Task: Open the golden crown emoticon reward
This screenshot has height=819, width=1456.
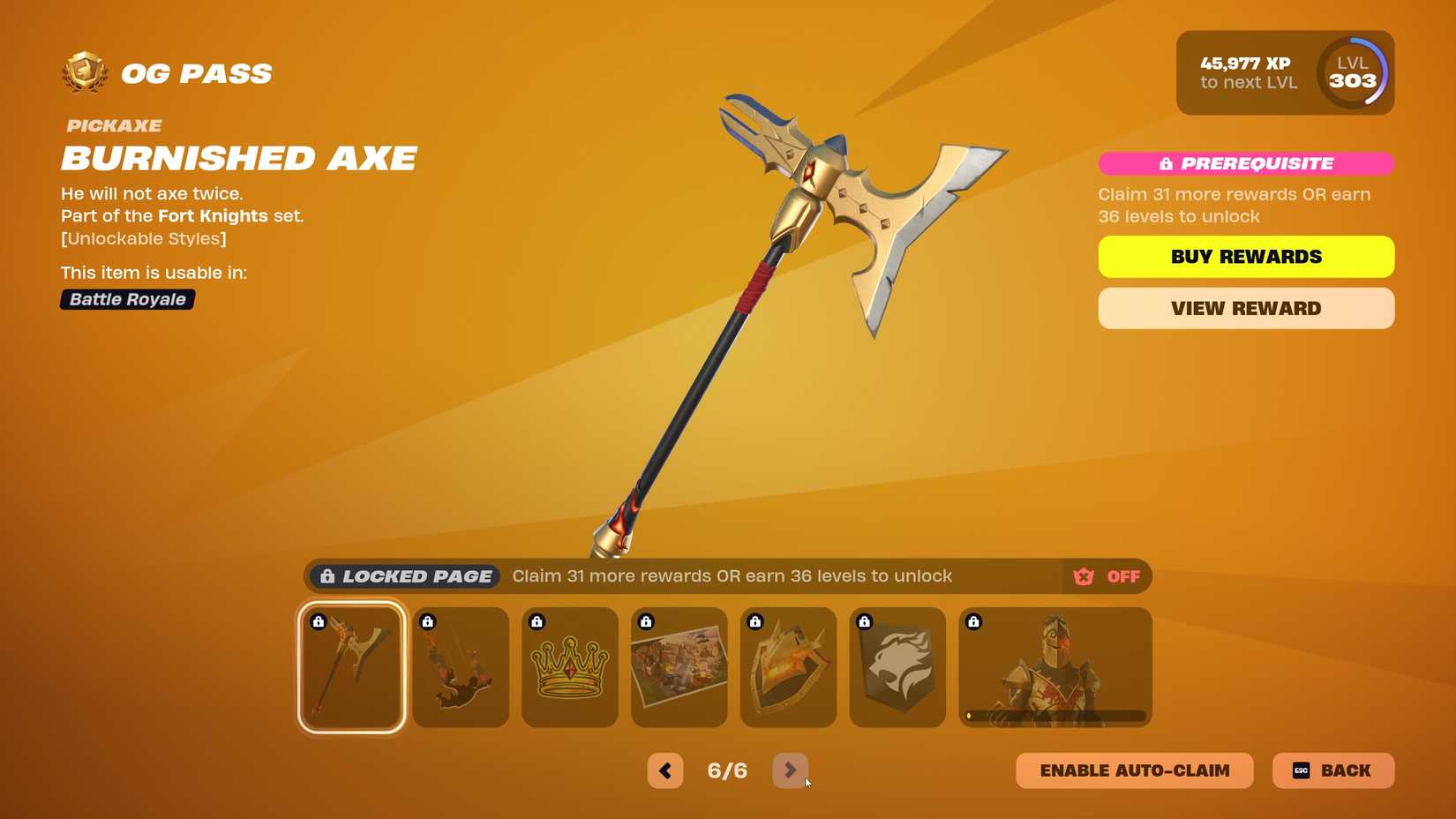Action: pos(569,667)
